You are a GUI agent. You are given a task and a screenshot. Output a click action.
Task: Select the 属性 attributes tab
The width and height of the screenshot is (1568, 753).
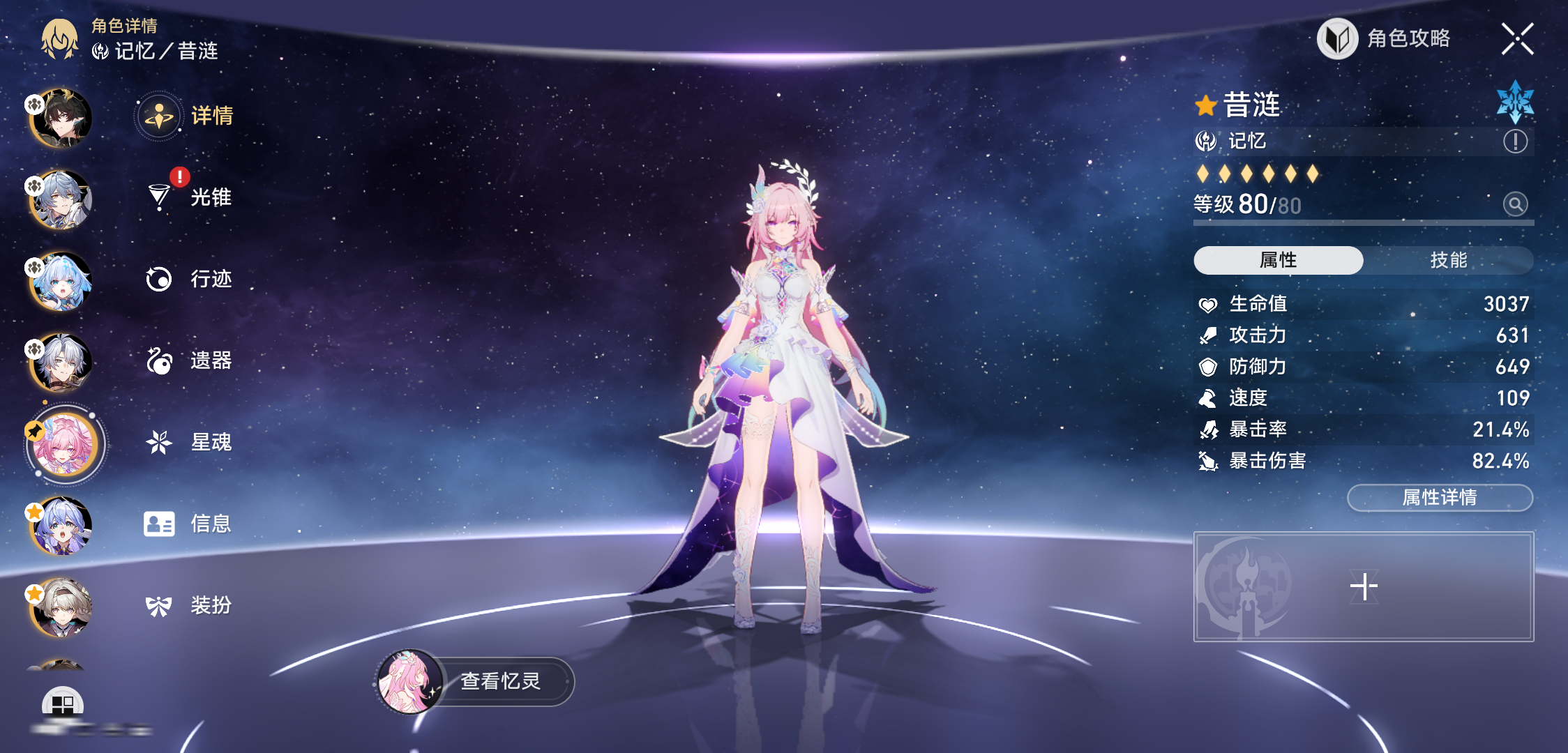click(x=1278, y=260)
